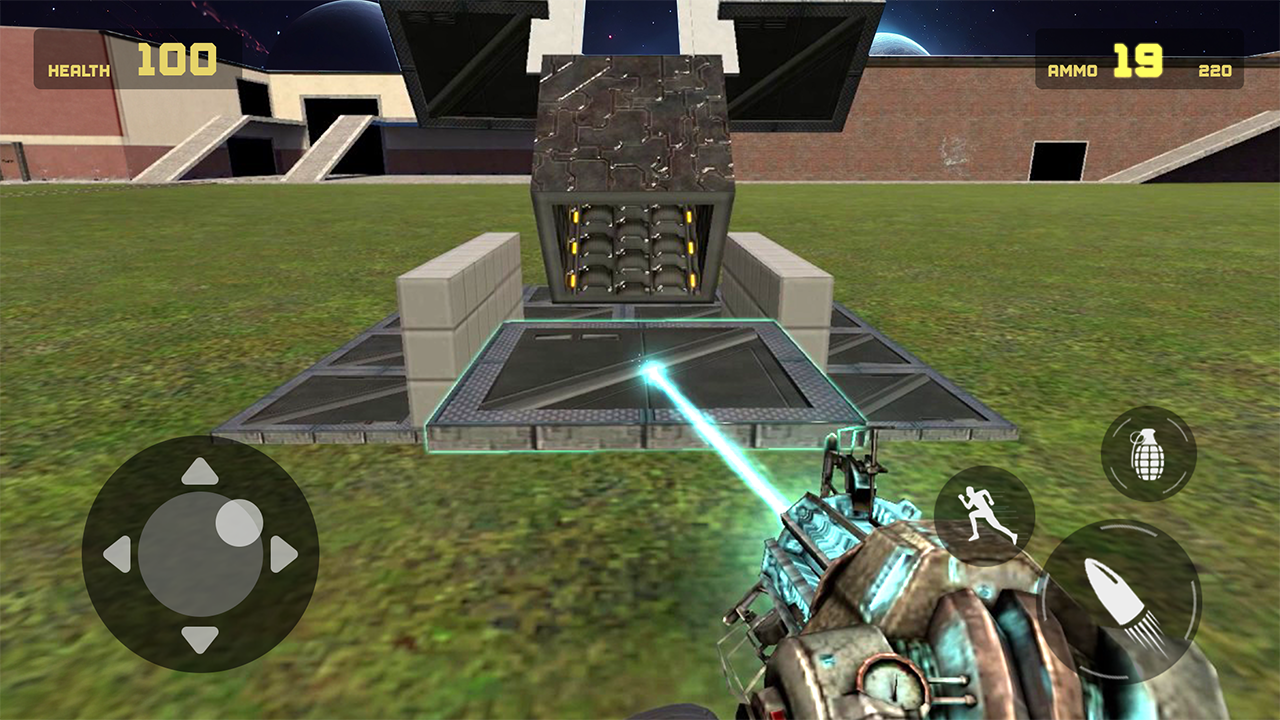
Task: Tap the HEALTH indicator label
Action: (x=78, y=70)
